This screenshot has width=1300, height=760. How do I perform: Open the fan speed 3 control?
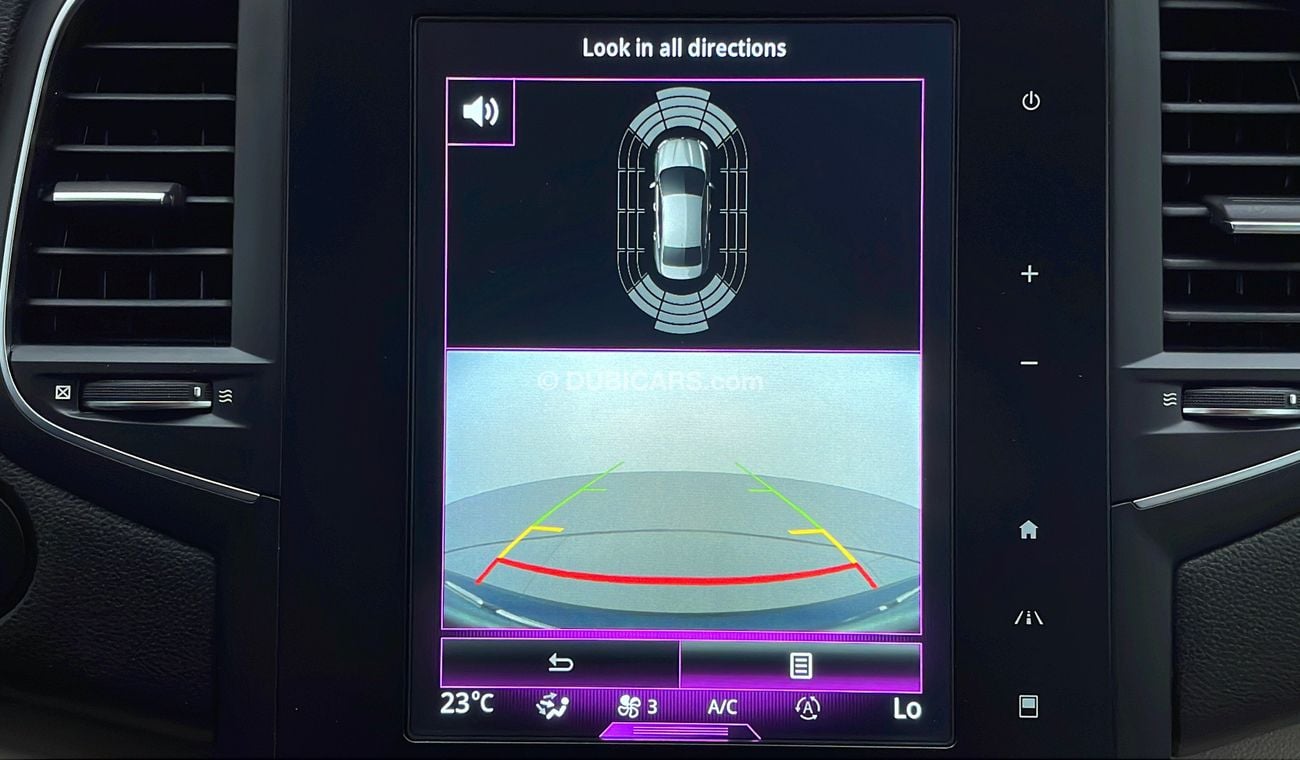click(637, 707)
